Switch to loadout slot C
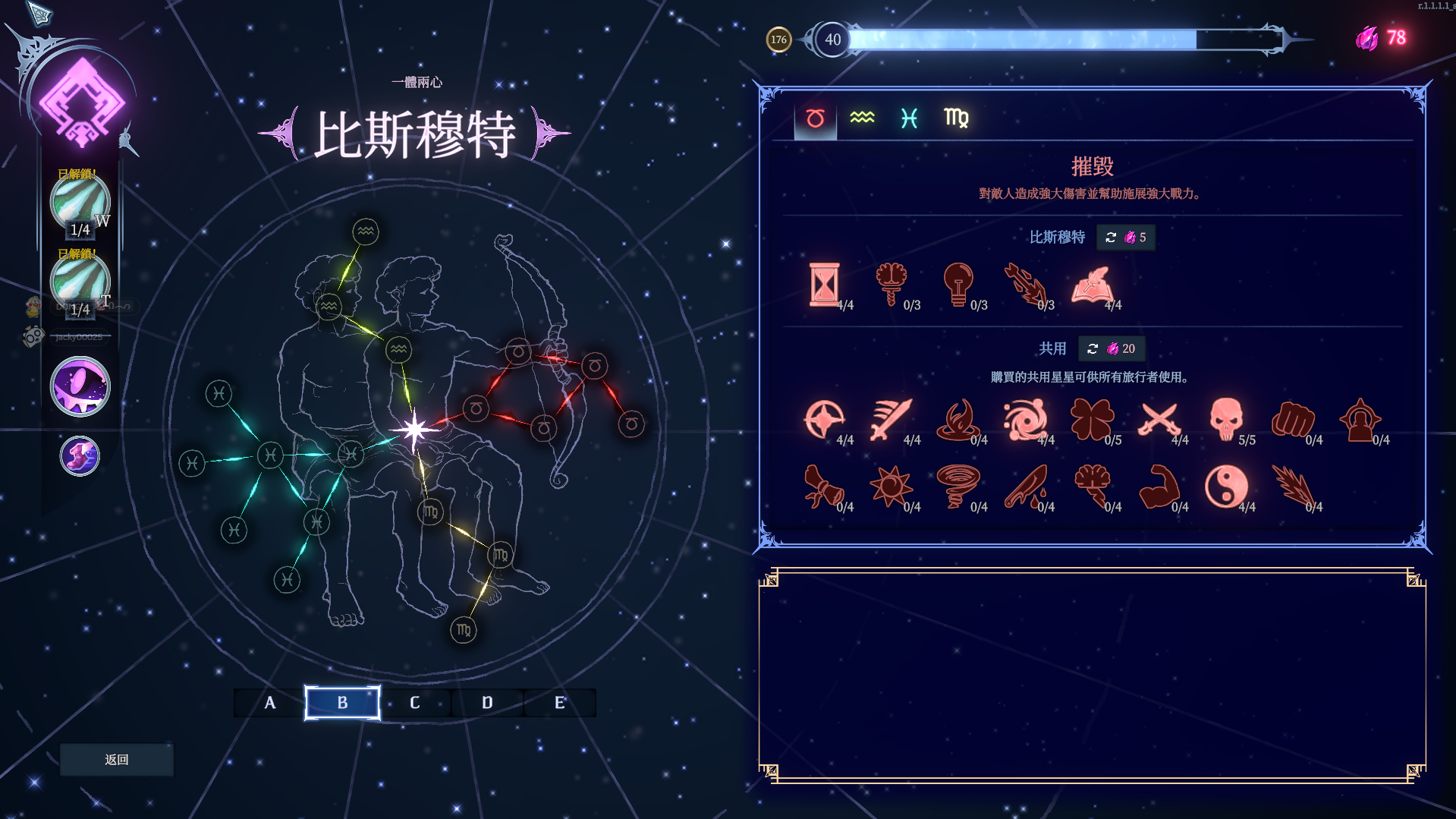This screenshot has width=1456, height=819. [414, 703]
